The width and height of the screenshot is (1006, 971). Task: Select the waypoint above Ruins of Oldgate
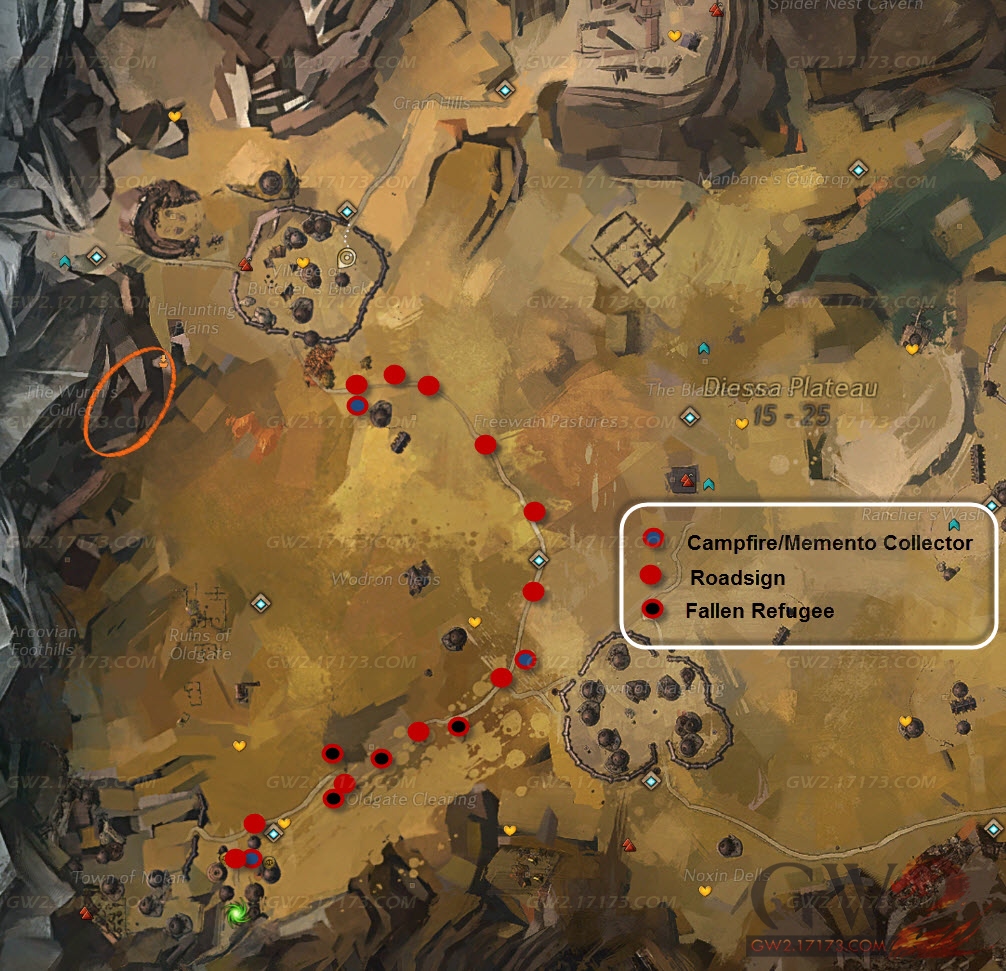(x=261, y=602)
